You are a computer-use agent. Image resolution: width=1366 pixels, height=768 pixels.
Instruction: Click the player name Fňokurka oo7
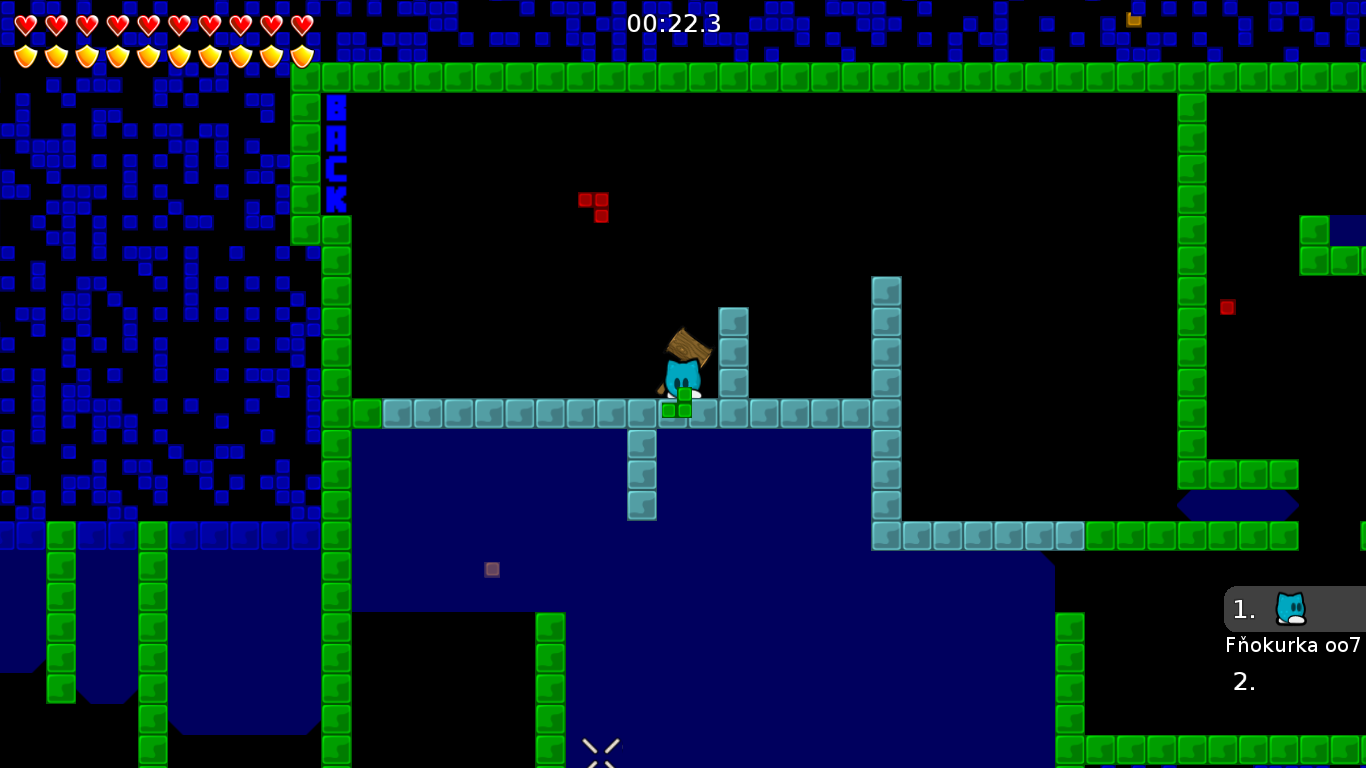click(1293, 645)
